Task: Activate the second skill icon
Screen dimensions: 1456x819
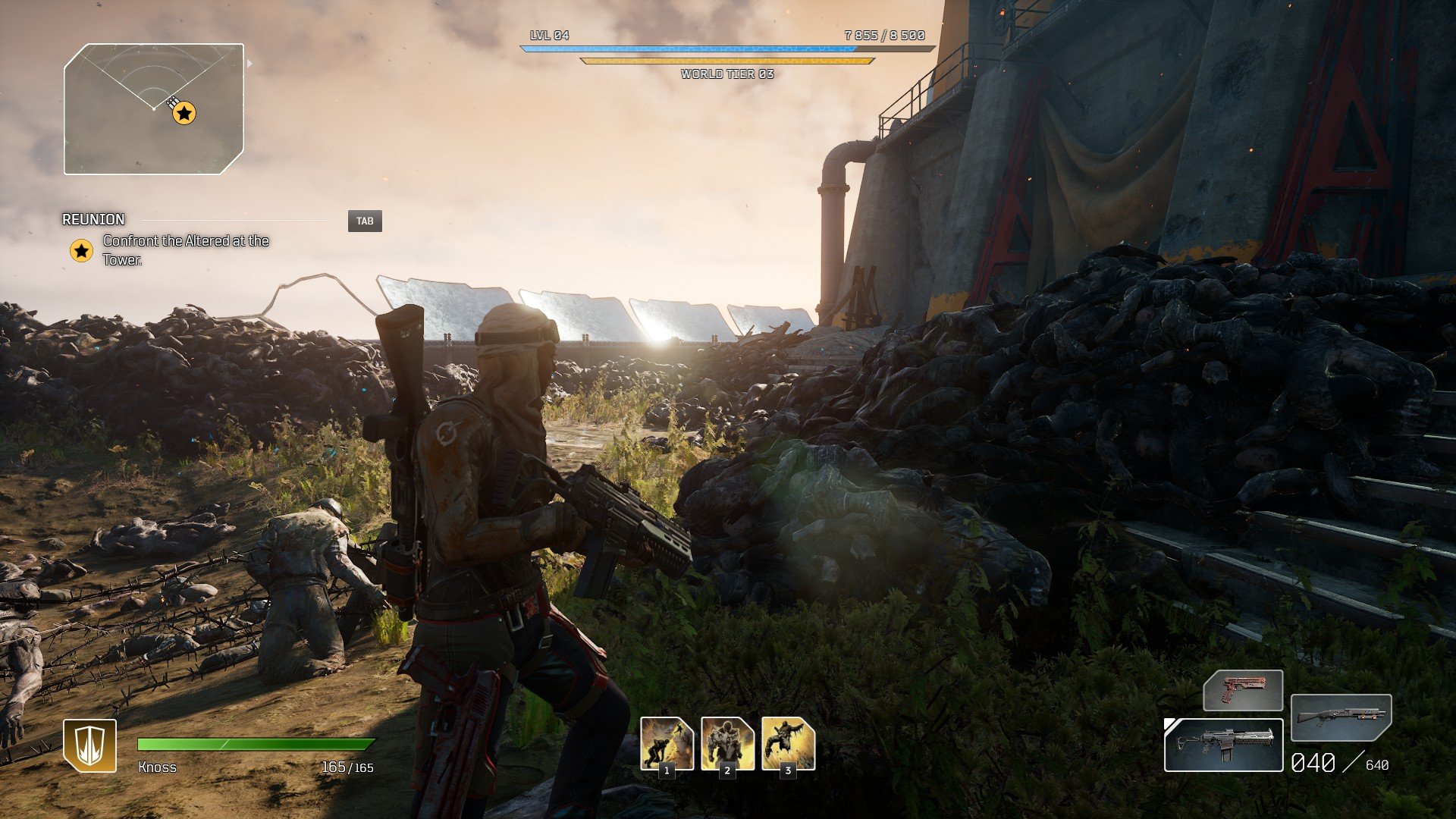Action: click(727, 744)
